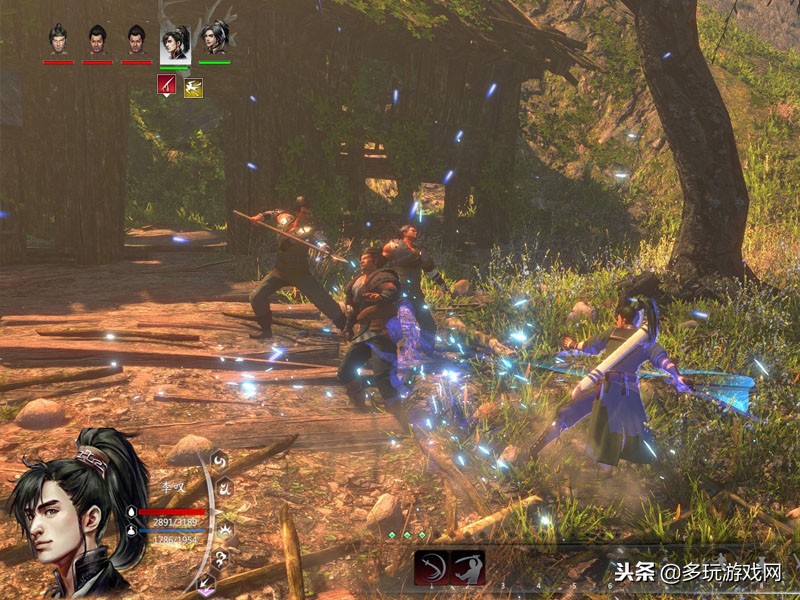Choose the spiral cloud hexagon skill icon
Screen dimensions: 800x600
(220, 559)
